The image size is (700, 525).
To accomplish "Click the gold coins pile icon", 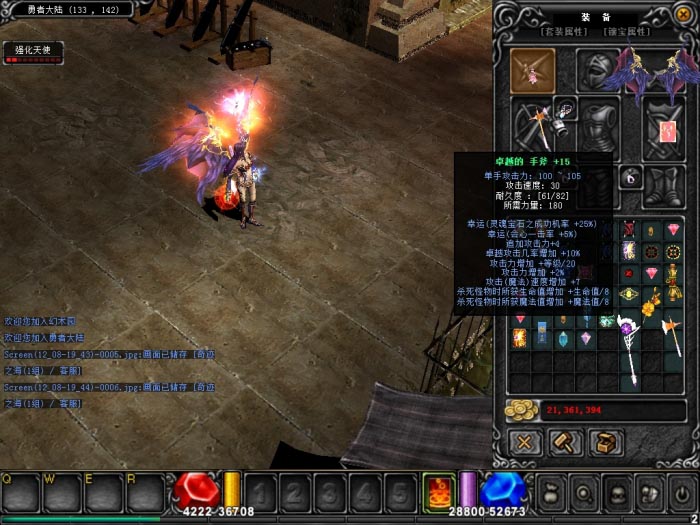I will tap(519, 410).
